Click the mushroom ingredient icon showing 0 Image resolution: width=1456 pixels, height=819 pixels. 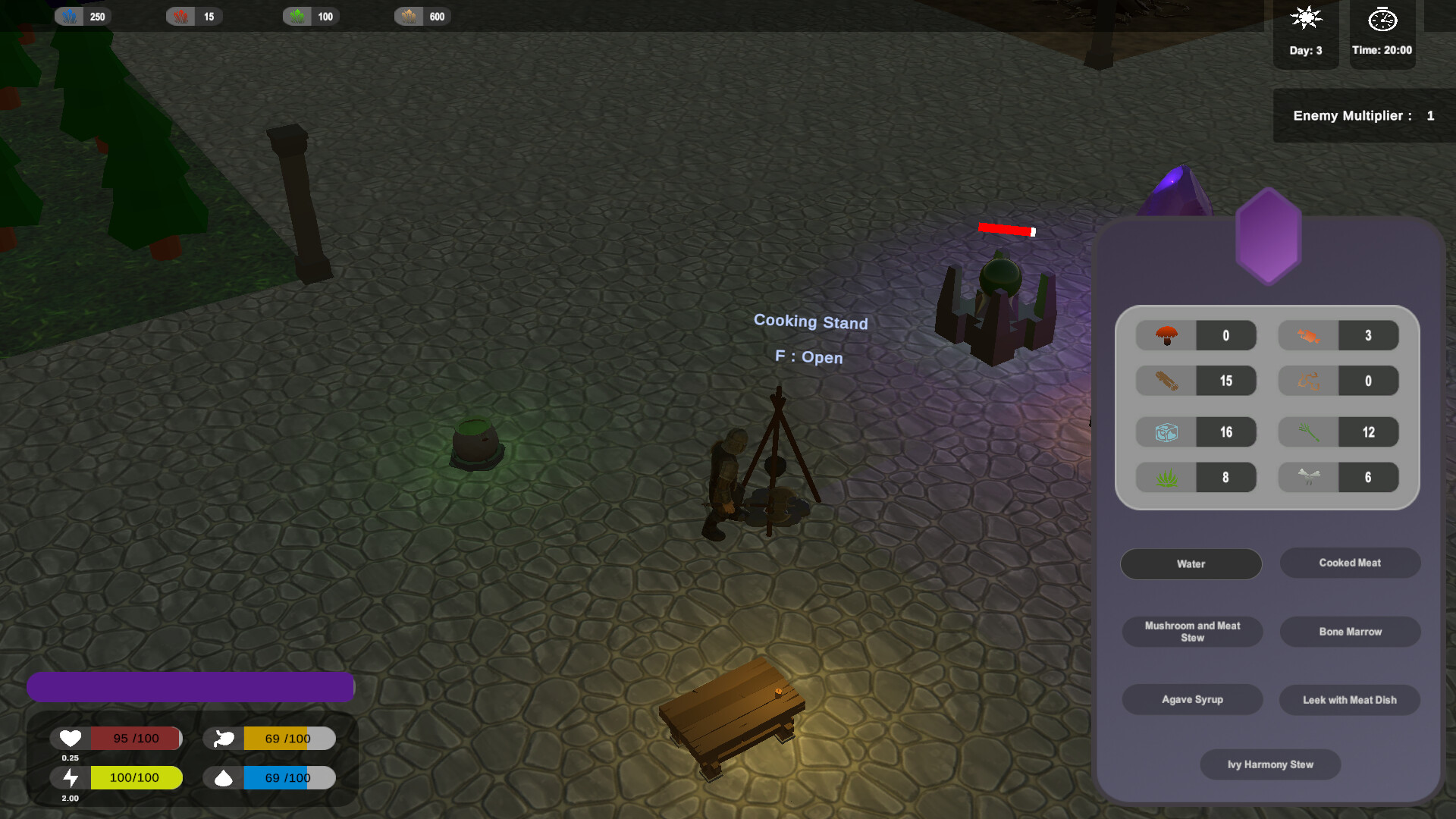click(x=1165, y=335)
